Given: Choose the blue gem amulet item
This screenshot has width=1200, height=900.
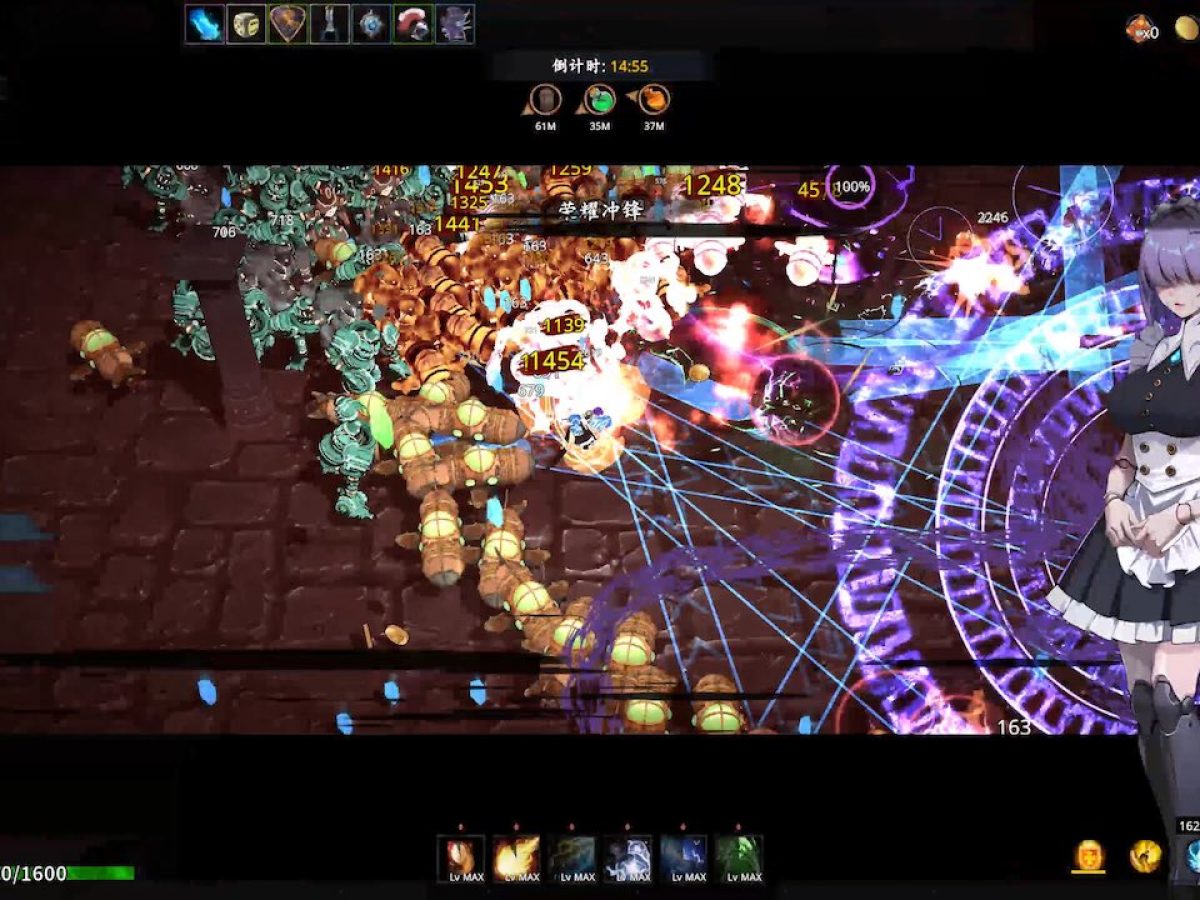Looking at the screenshot, I should [371, 24].
